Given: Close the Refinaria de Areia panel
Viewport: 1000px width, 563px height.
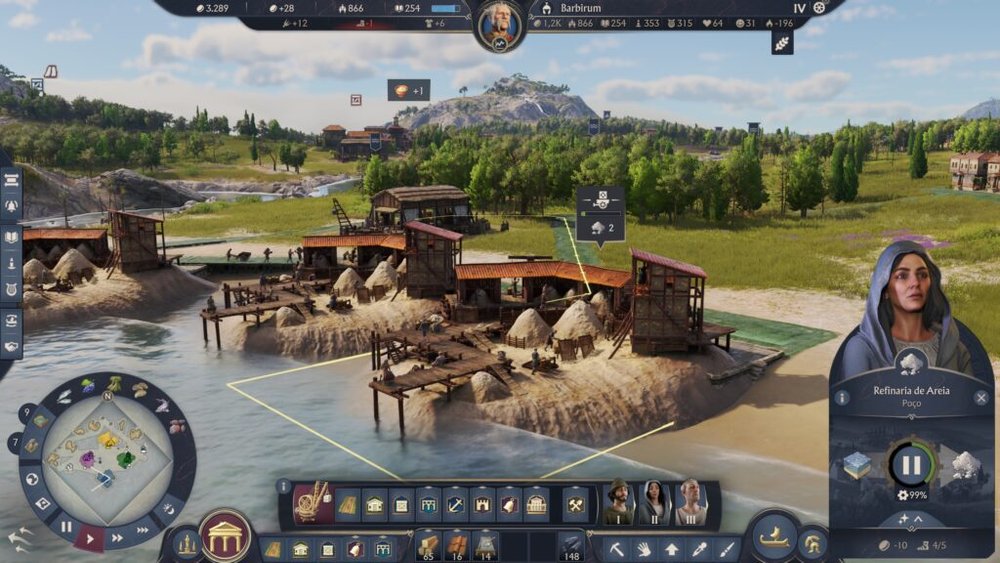Looking at the screenshot, I should (x=982, y=398).
